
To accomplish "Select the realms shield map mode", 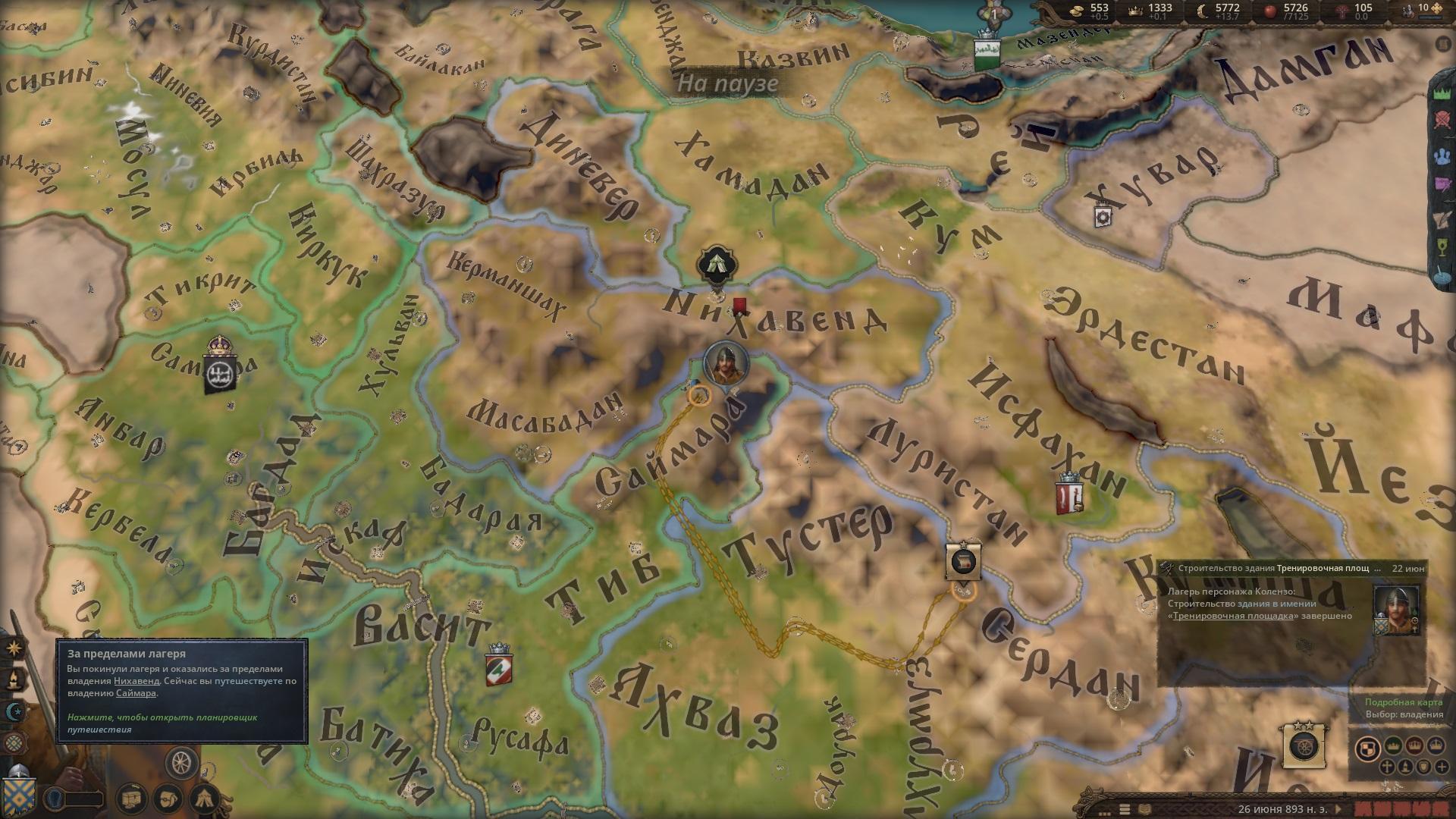I will point(1367,748).
